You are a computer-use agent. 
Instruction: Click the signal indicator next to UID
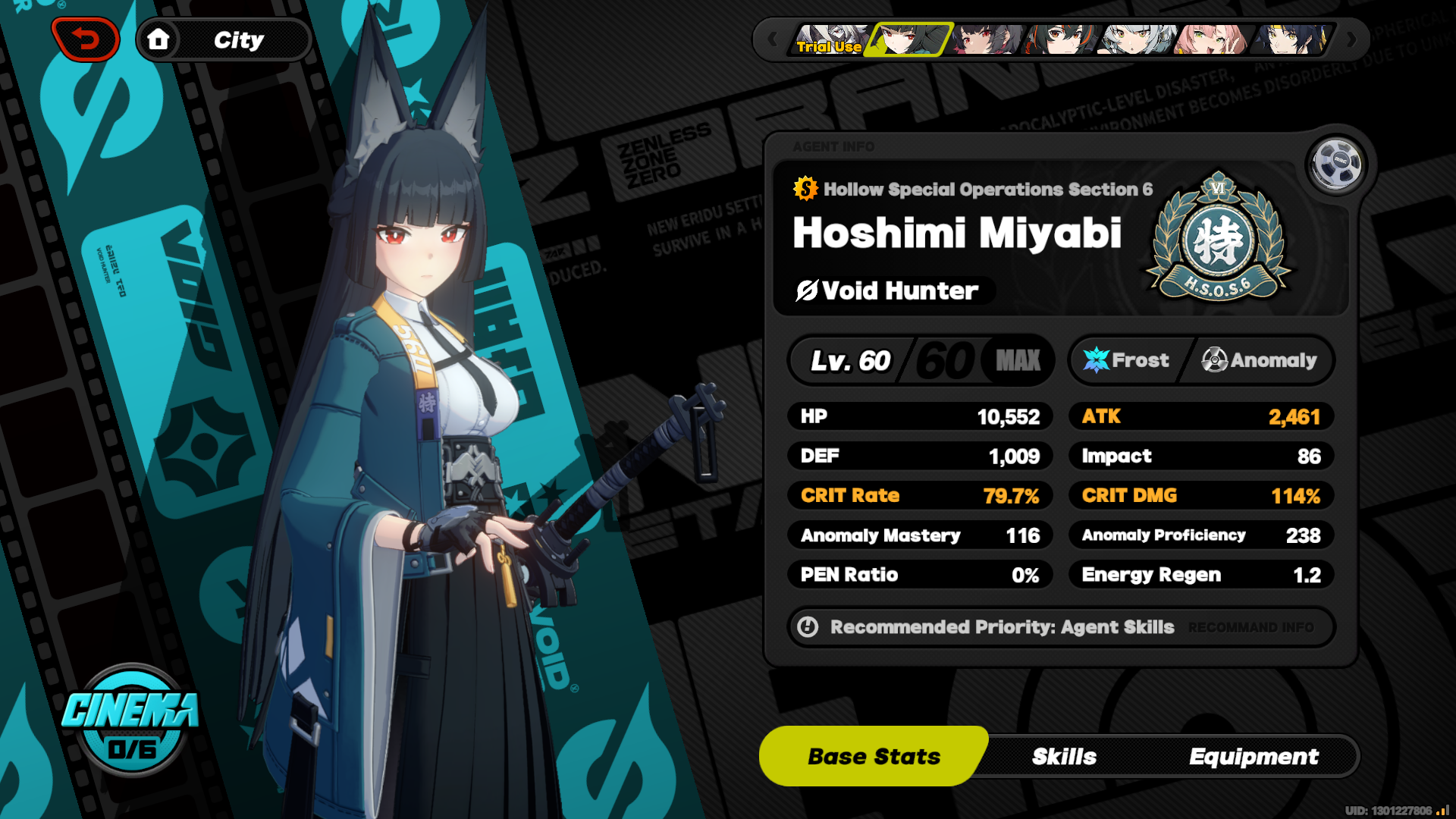click(x=1441, y=808)
